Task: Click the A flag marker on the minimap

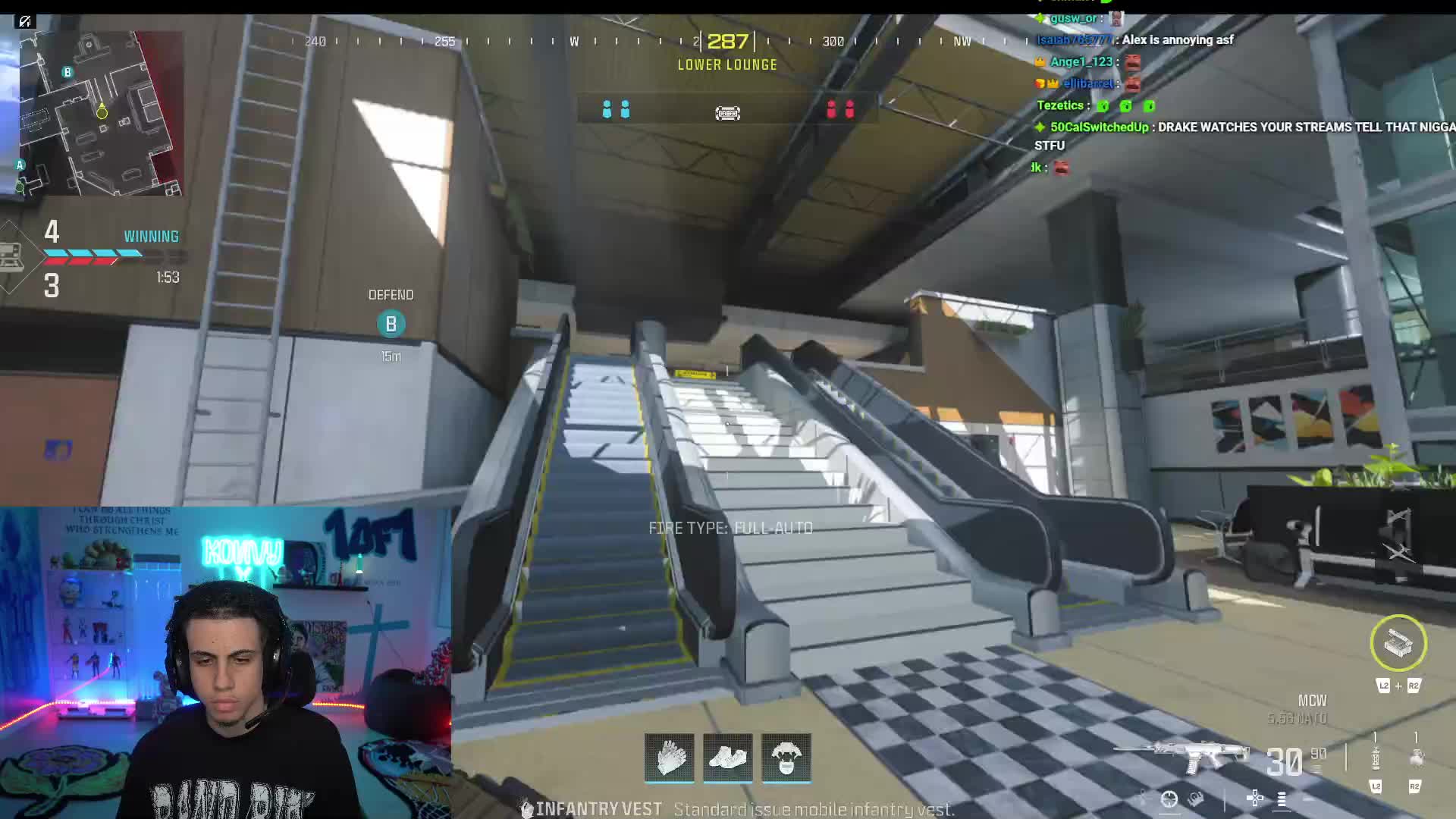Action: (x=20, y=165)
